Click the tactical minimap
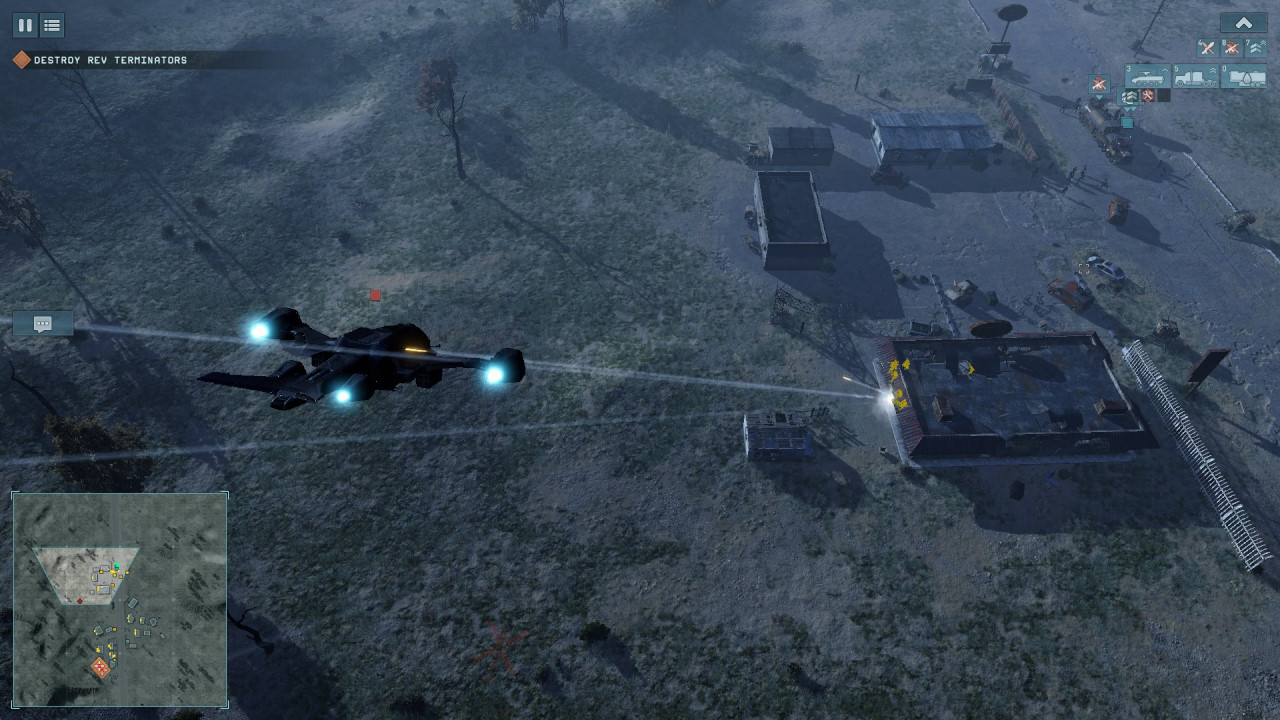 (120, 600)
